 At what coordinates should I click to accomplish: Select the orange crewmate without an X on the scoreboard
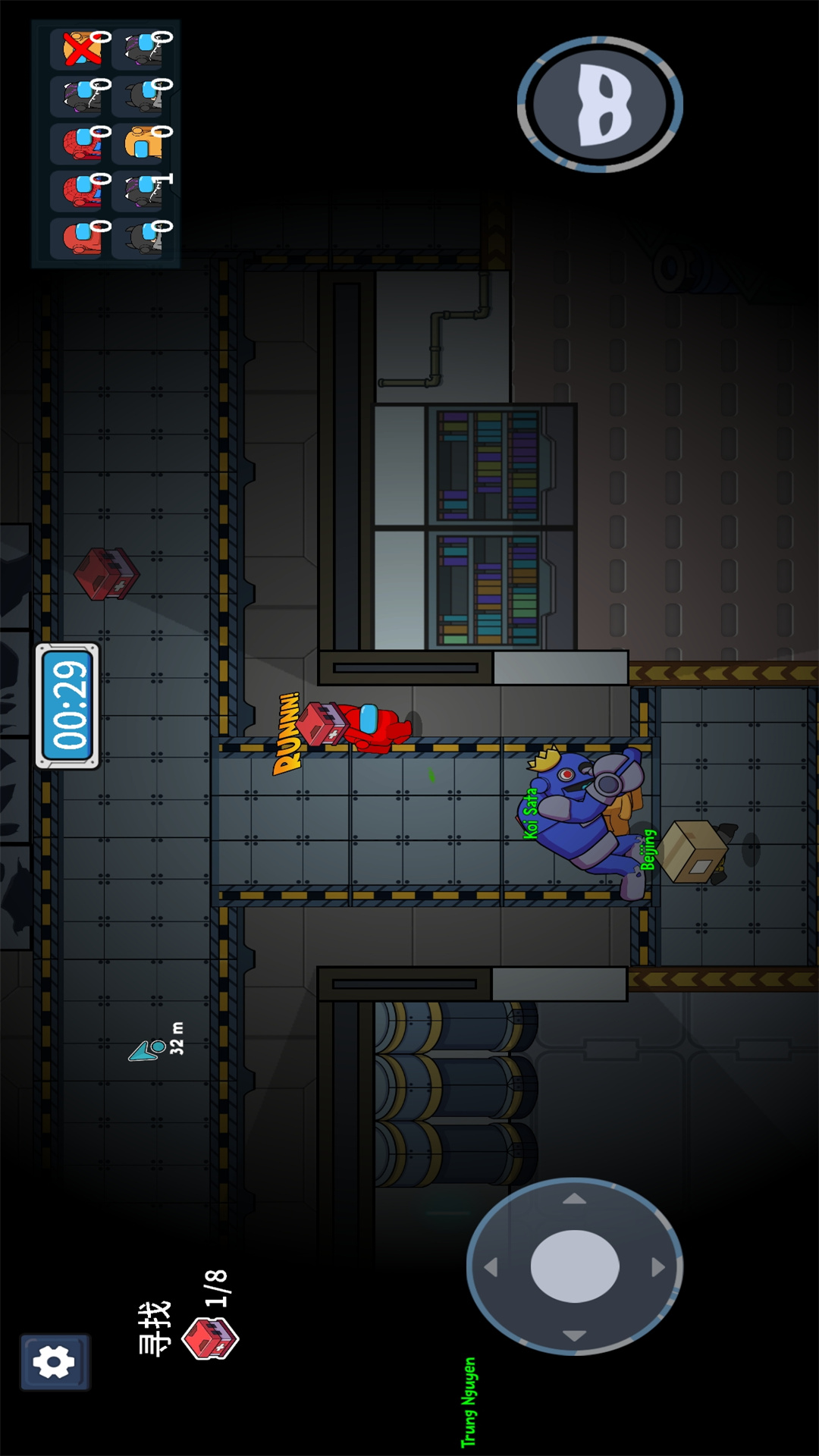[x=143, y=143]
